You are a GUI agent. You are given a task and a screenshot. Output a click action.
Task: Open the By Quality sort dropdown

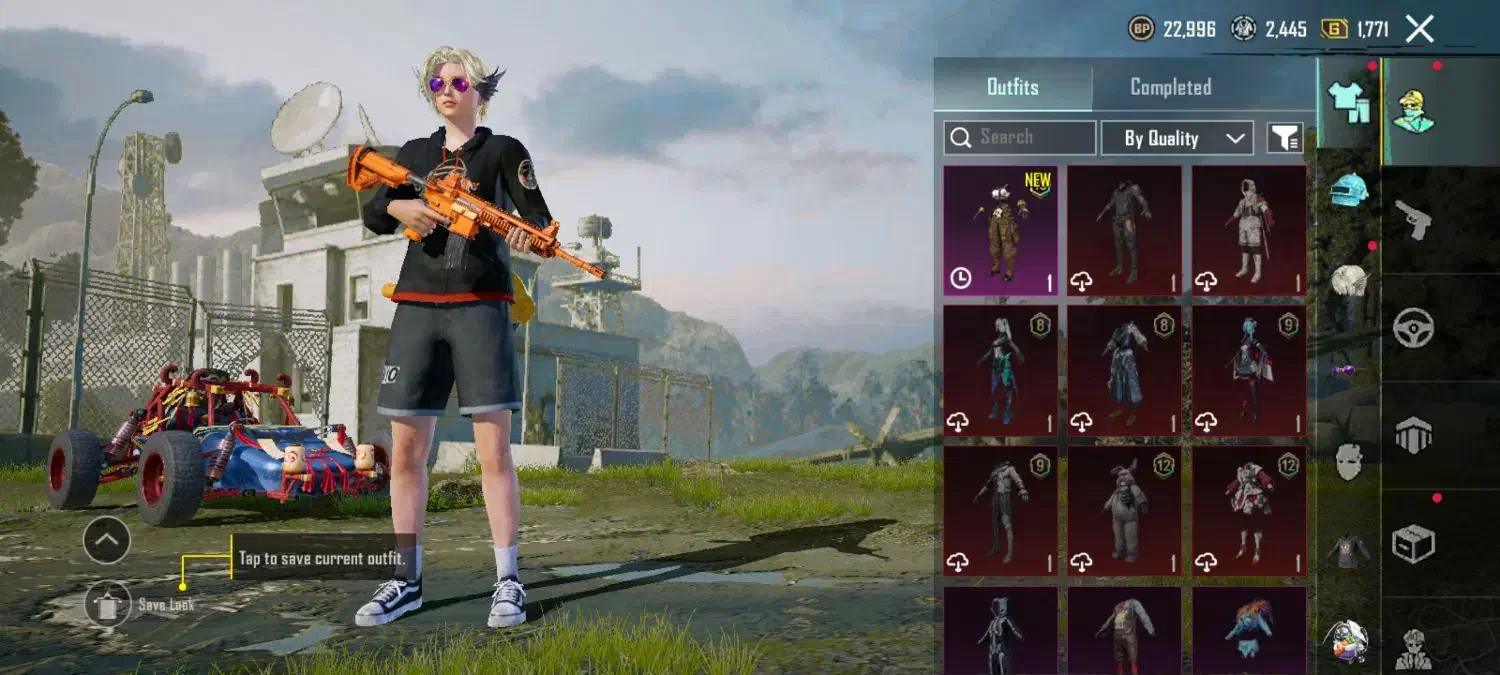[1176, 138]
